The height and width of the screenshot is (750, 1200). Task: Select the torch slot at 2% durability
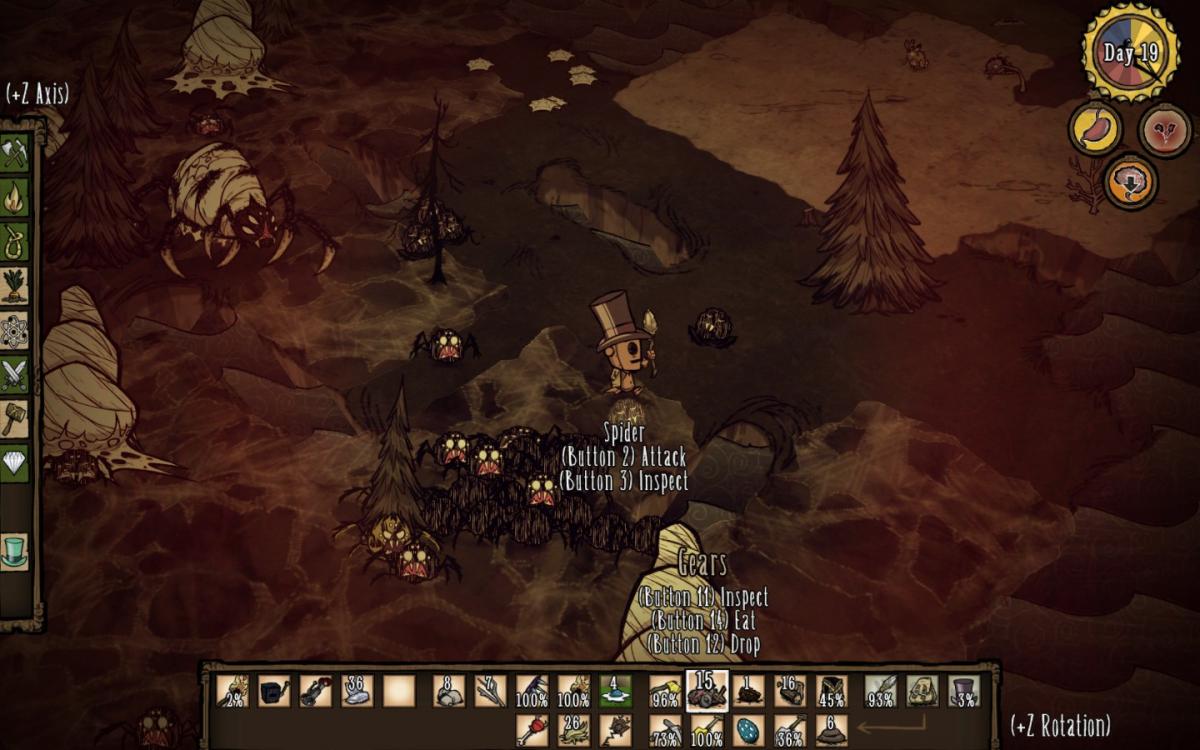click(x=233, y=691)
